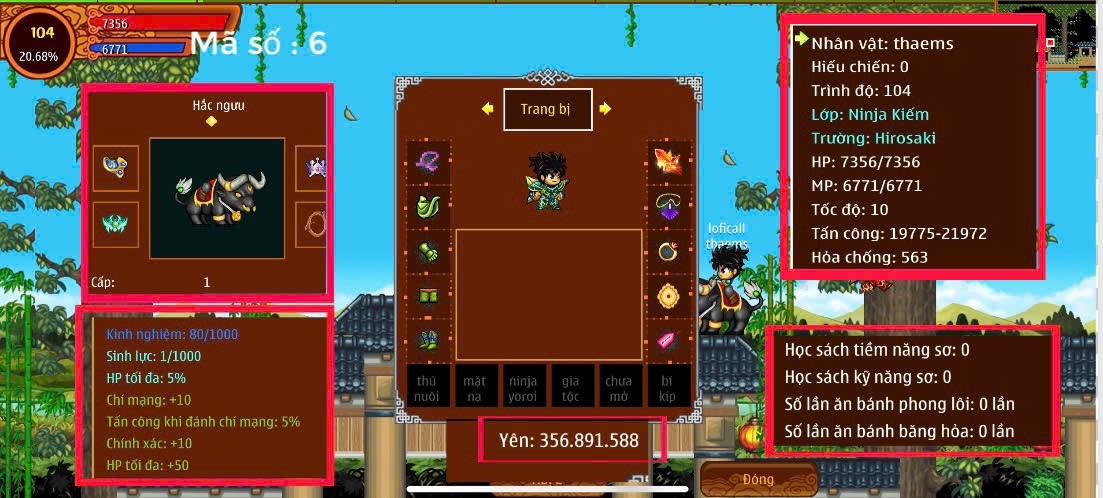Viewport: 1103px width, 498px height.
Task: Select the fiery orange weapon slot
Action: pos(668,161)
